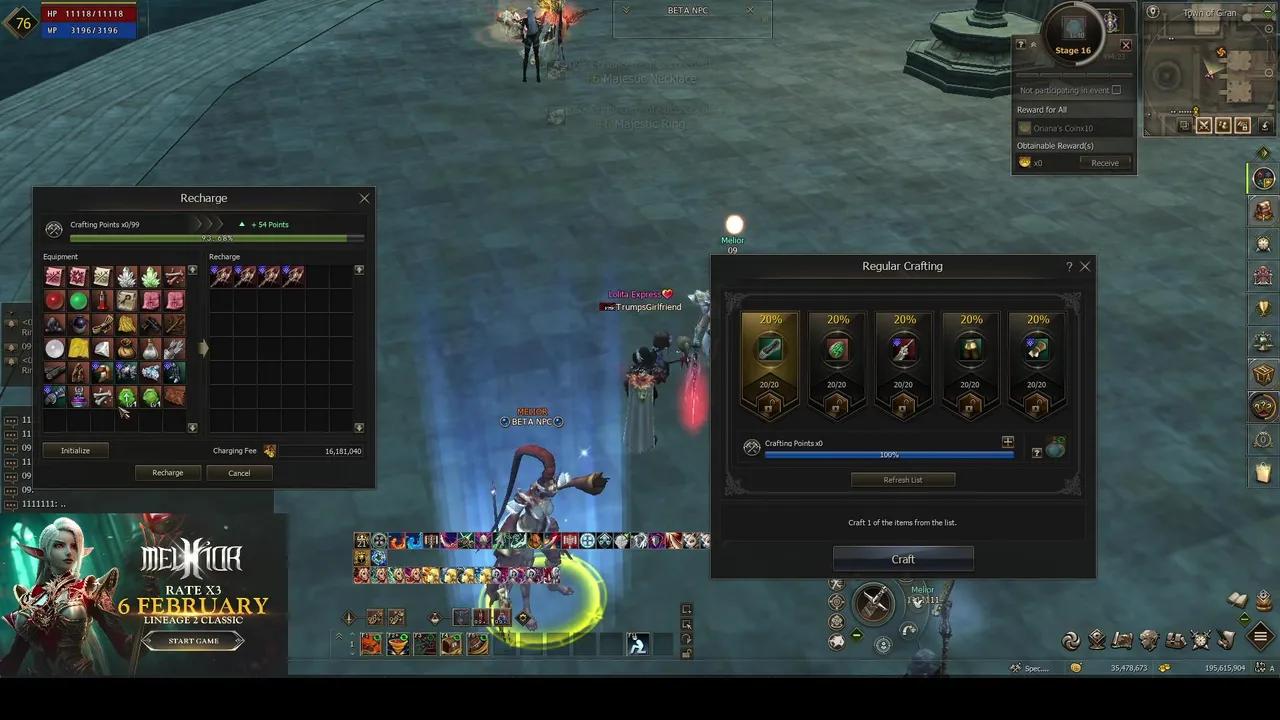Choose the boots crafting card

point(970,362)
